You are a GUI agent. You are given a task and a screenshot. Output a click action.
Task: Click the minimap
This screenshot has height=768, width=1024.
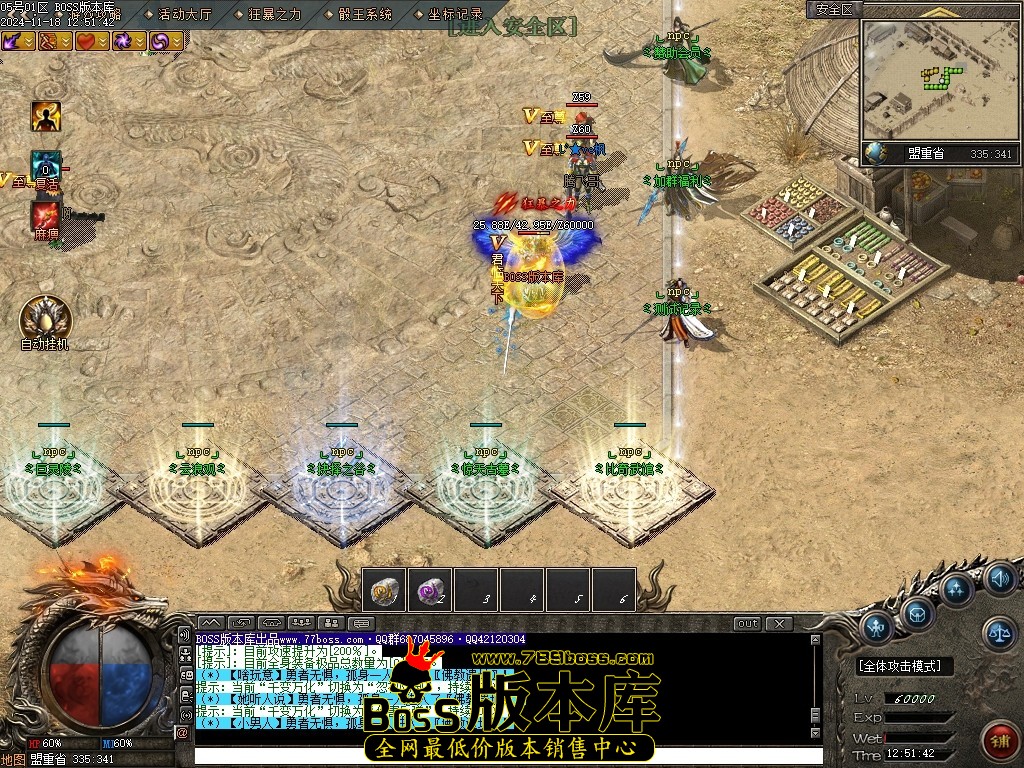click(x=938, y=79)
